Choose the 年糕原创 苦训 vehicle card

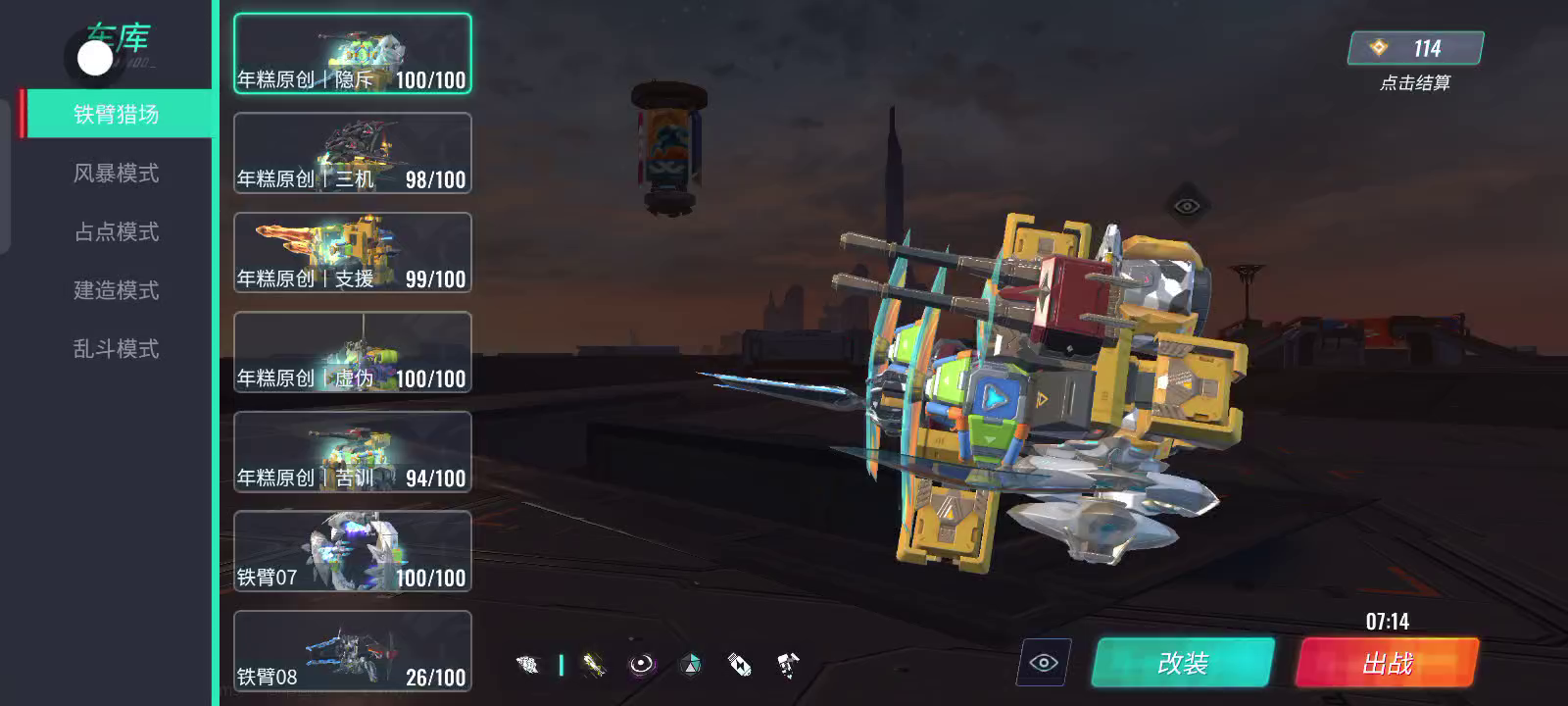(353, 452)
